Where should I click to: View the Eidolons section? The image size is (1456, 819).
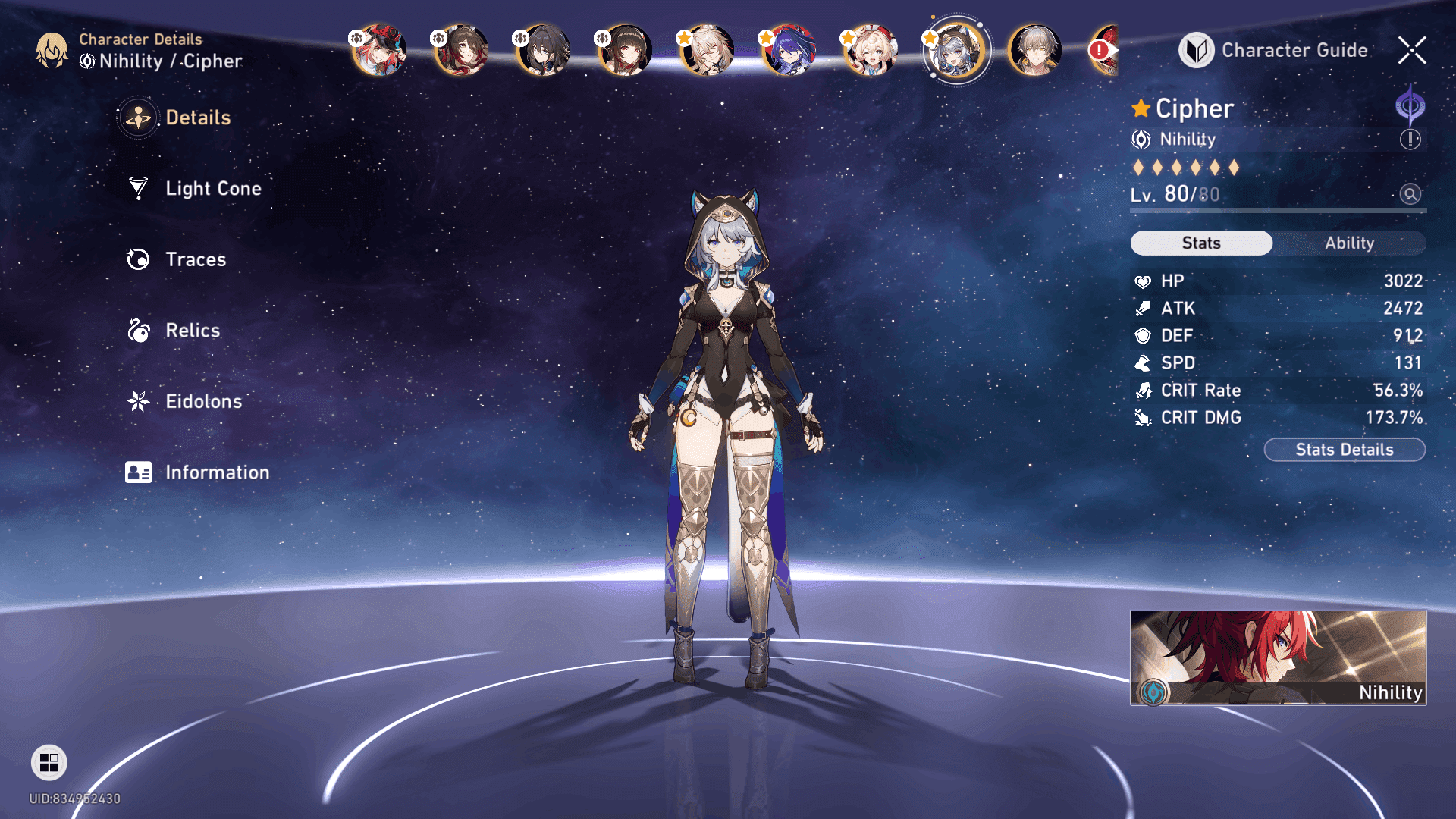click(x=203, y=401)
